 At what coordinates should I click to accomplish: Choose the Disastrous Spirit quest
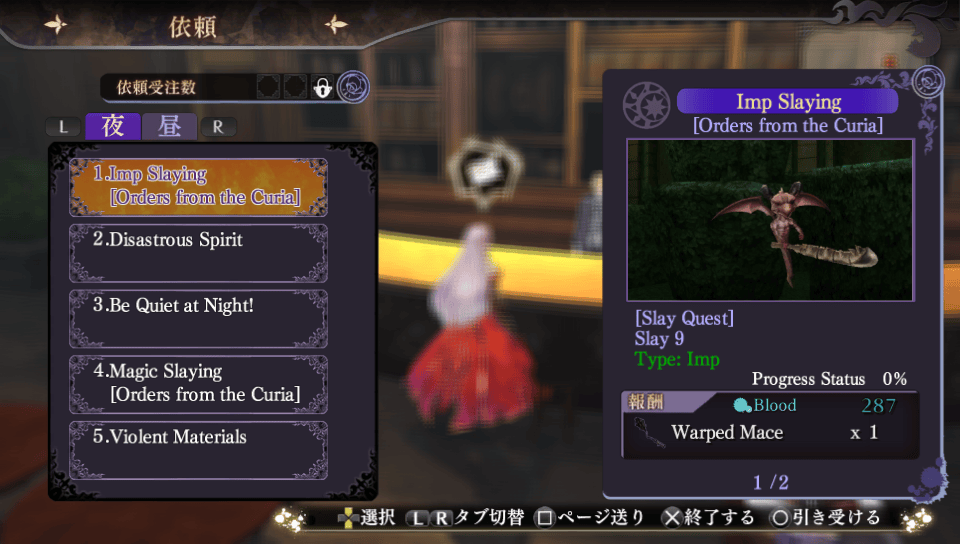click(198, 252)
